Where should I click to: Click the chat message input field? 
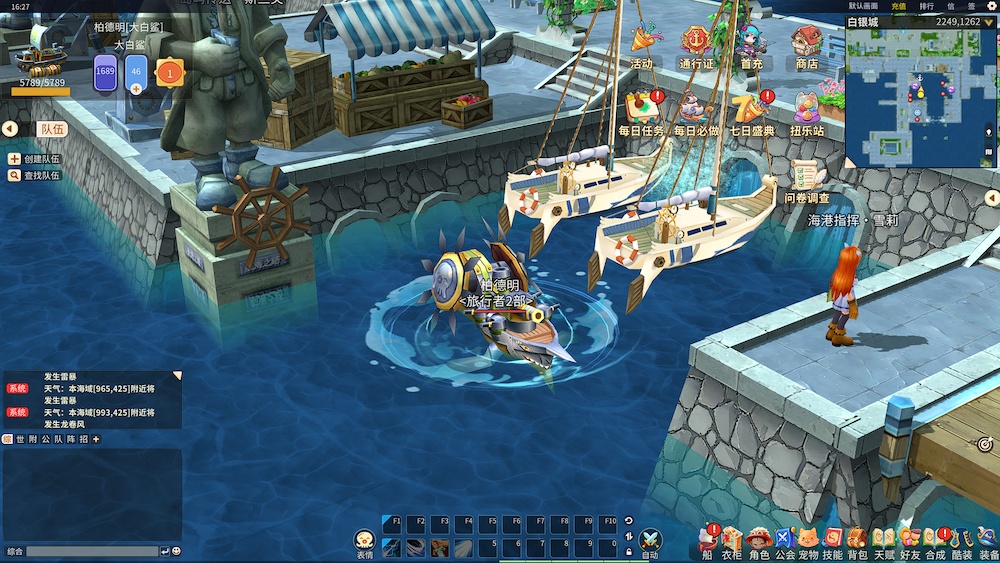point(92,551)
